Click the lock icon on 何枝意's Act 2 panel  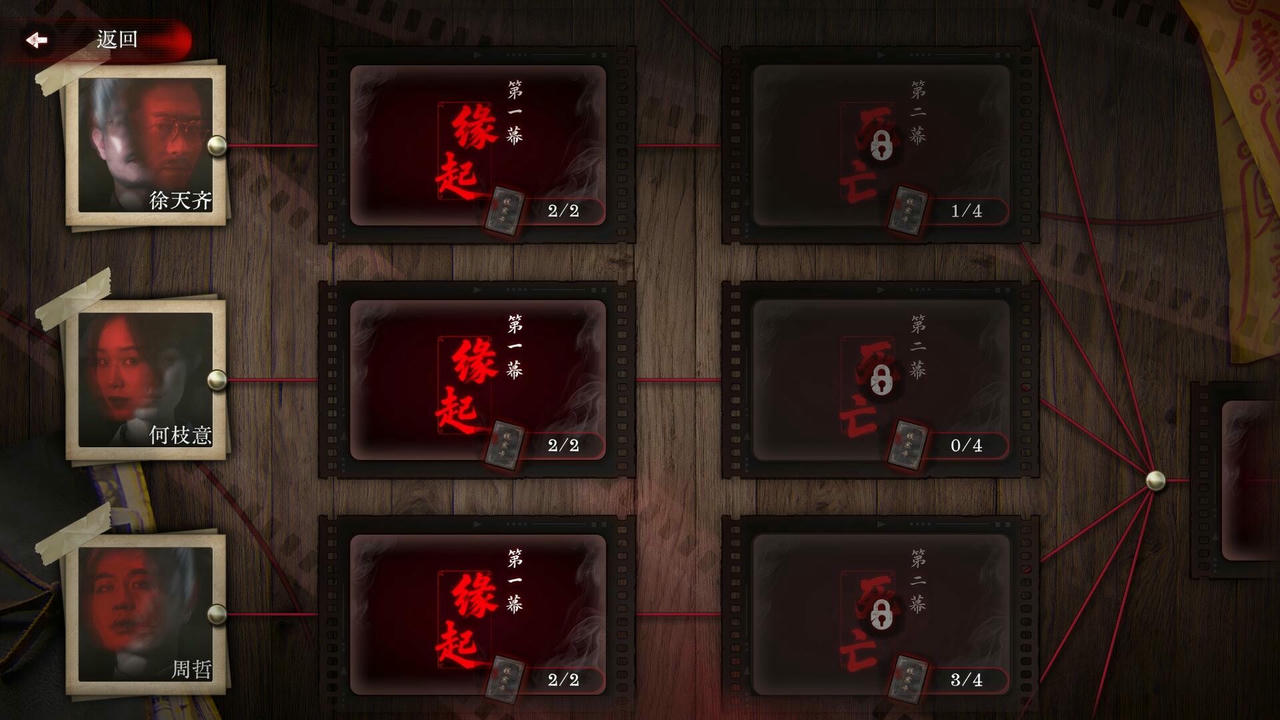tap(880, 381)
